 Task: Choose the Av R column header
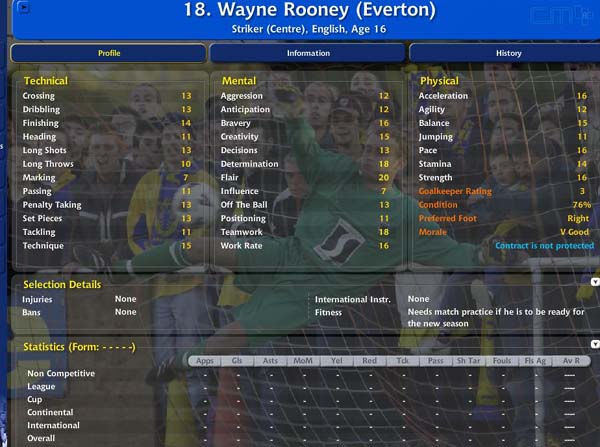(x=569, y=361)
